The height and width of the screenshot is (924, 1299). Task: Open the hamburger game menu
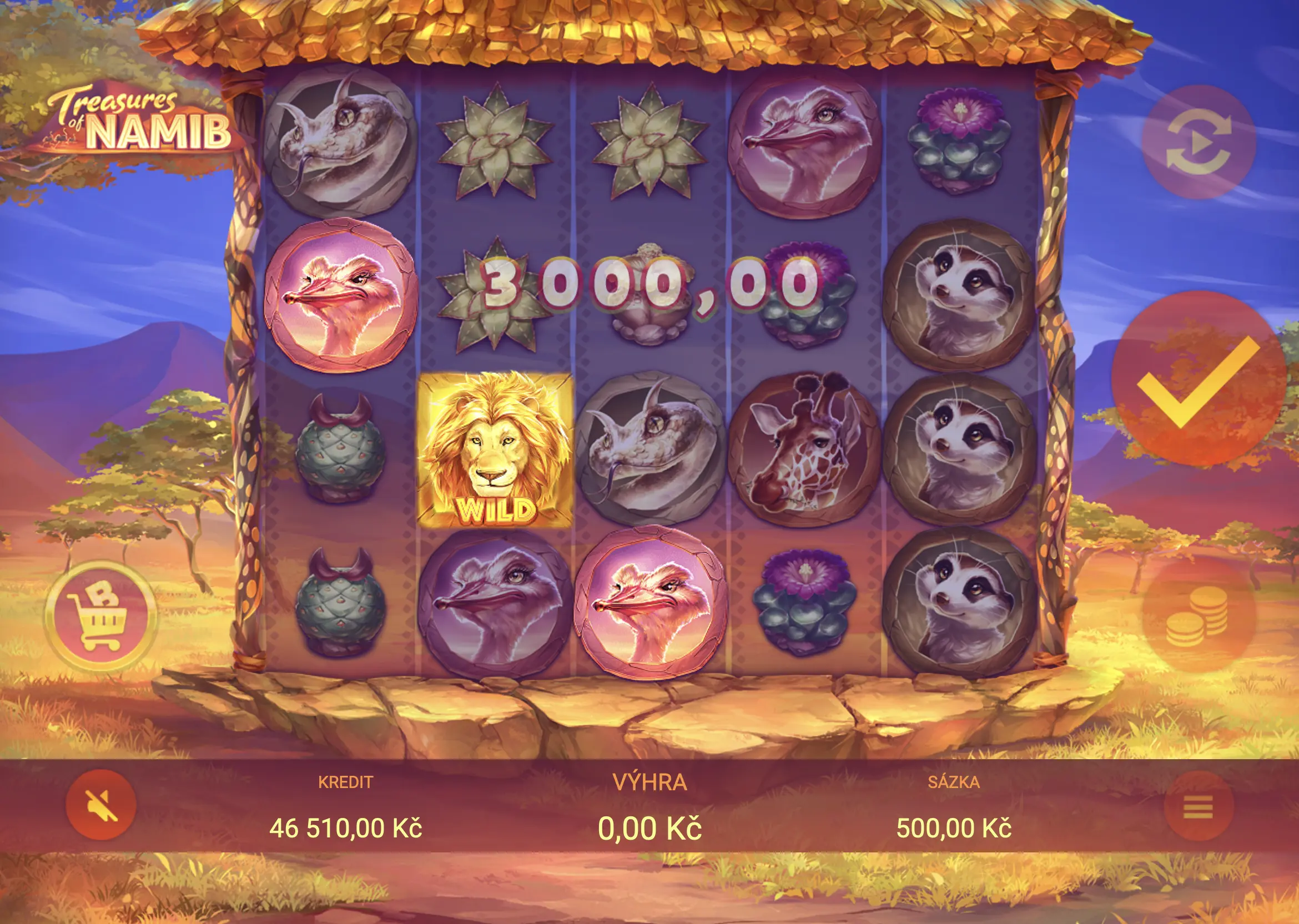(x=1199, y=806)
